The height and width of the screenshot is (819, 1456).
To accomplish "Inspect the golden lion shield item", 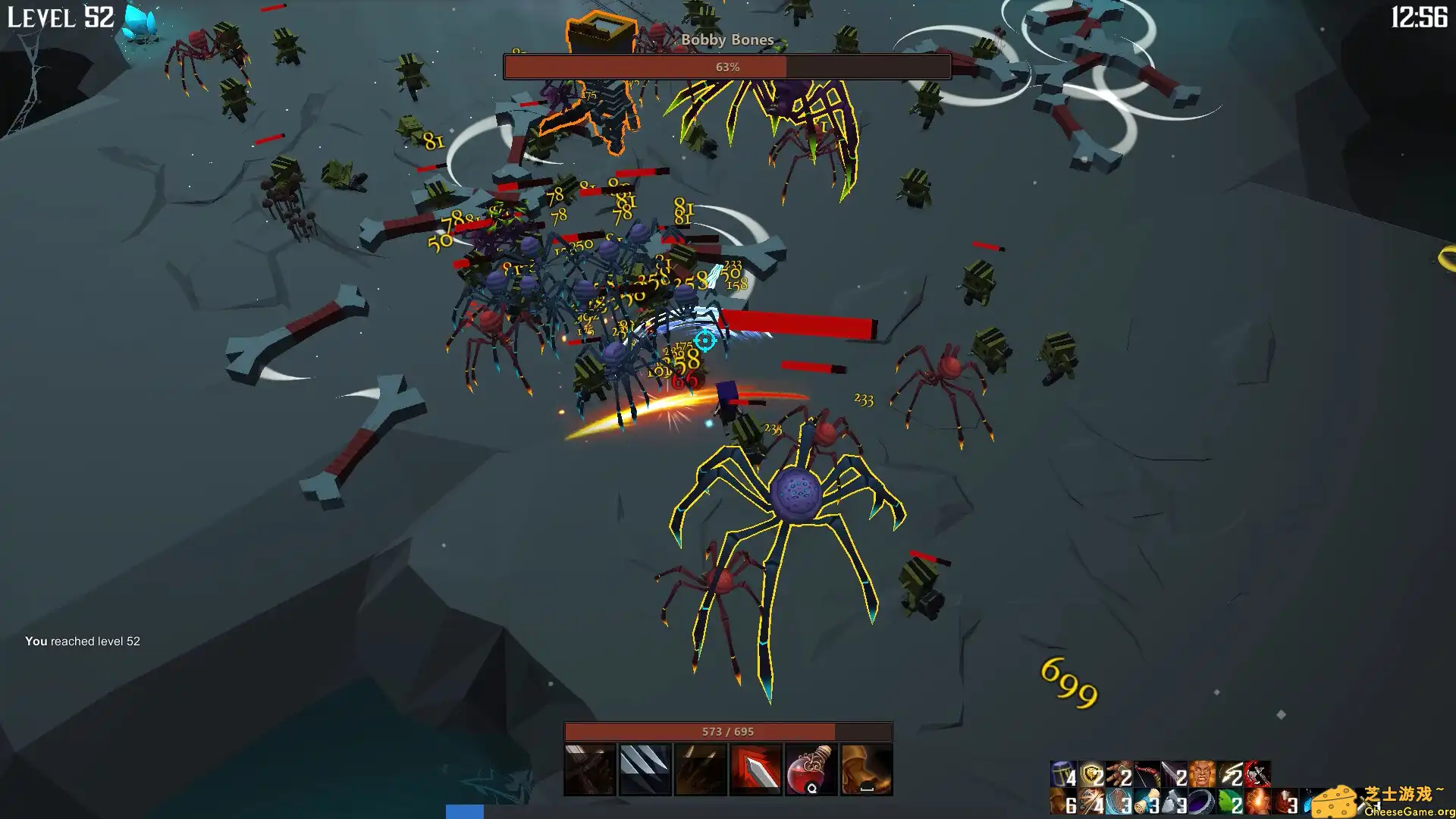I will click(x=1091, y=774).
